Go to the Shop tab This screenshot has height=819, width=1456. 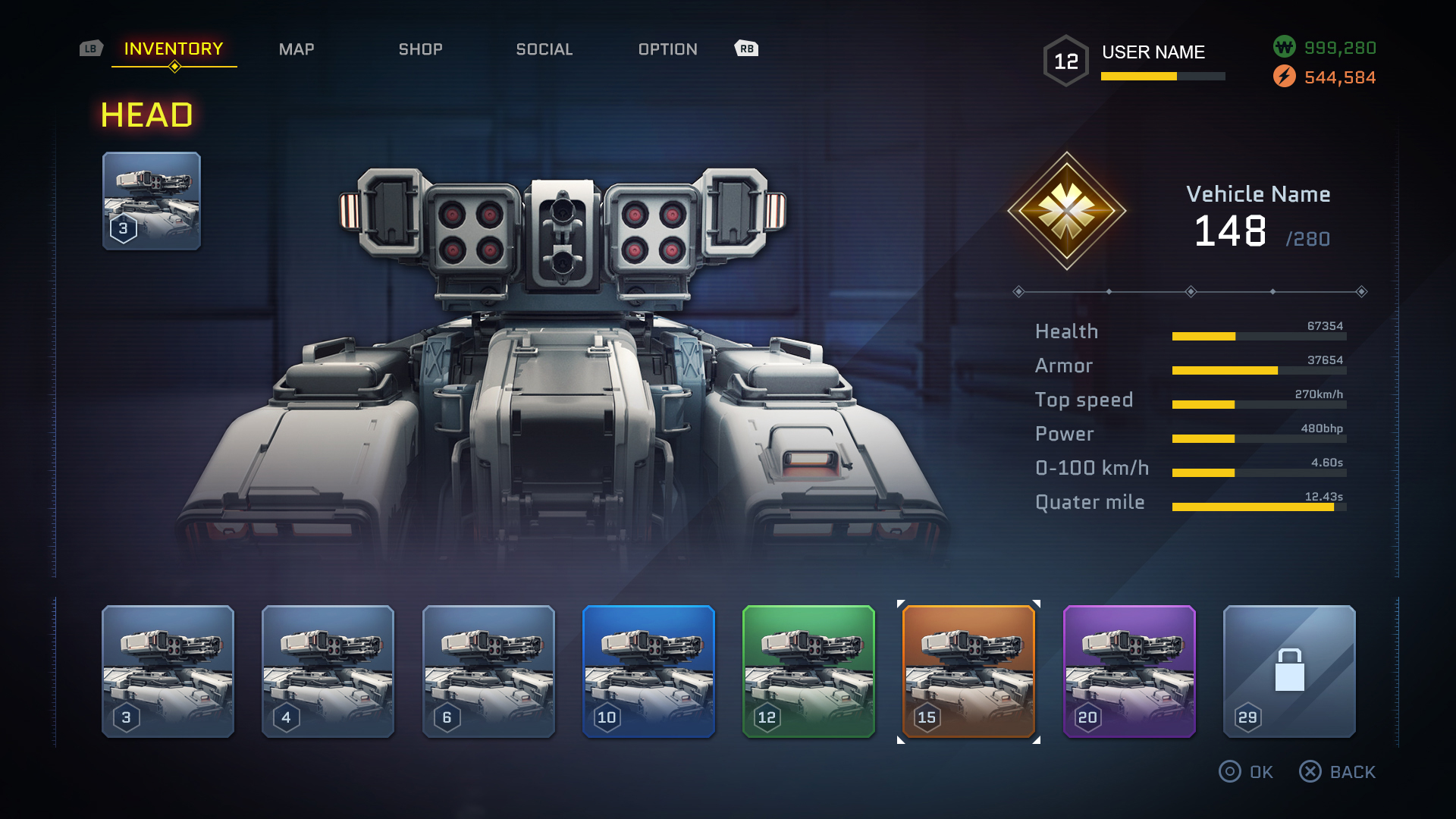click(x=421, y=49)
